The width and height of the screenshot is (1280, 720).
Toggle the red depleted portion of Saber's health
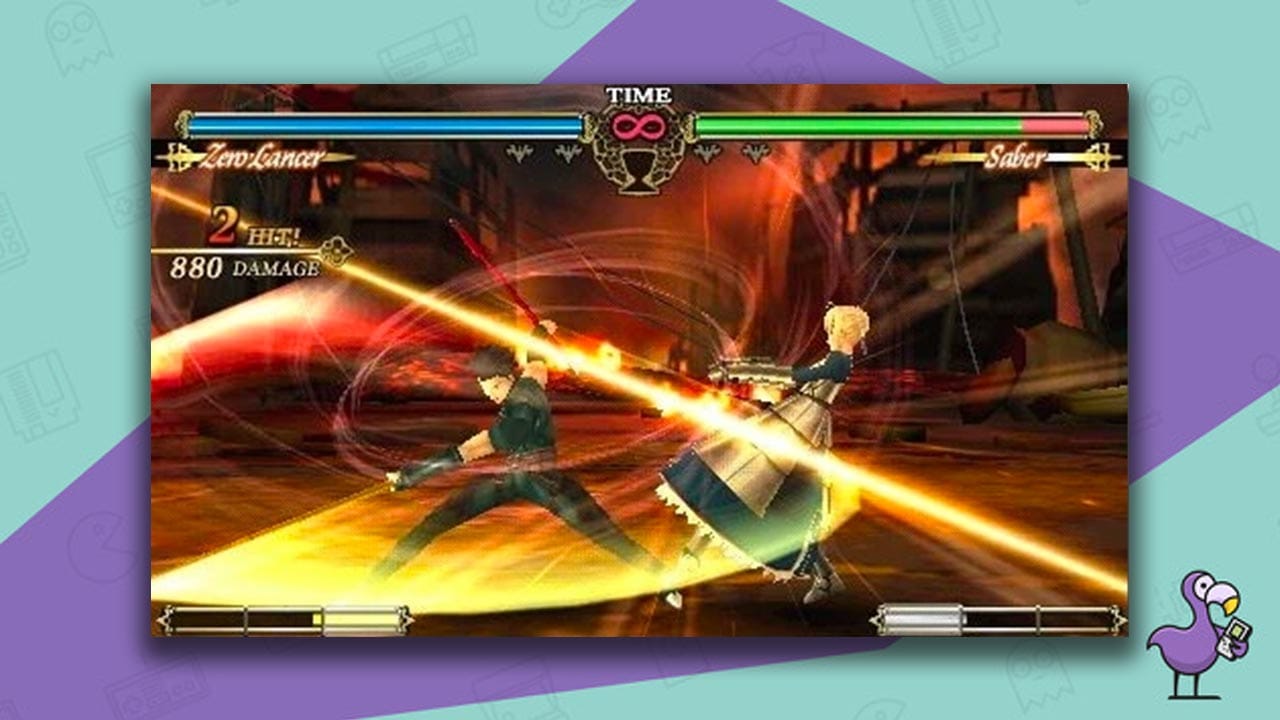[1055, 127]
